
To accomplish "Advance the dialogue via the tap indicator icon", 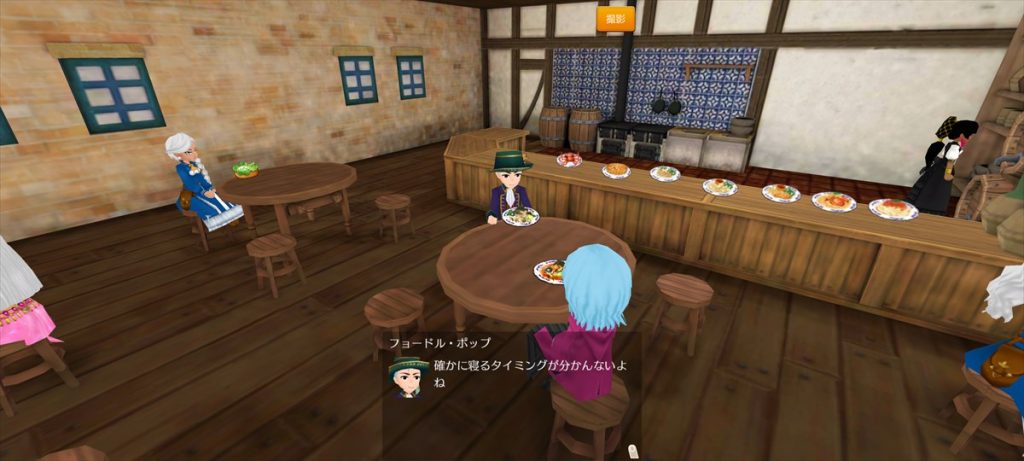I will tap(631, 452).
